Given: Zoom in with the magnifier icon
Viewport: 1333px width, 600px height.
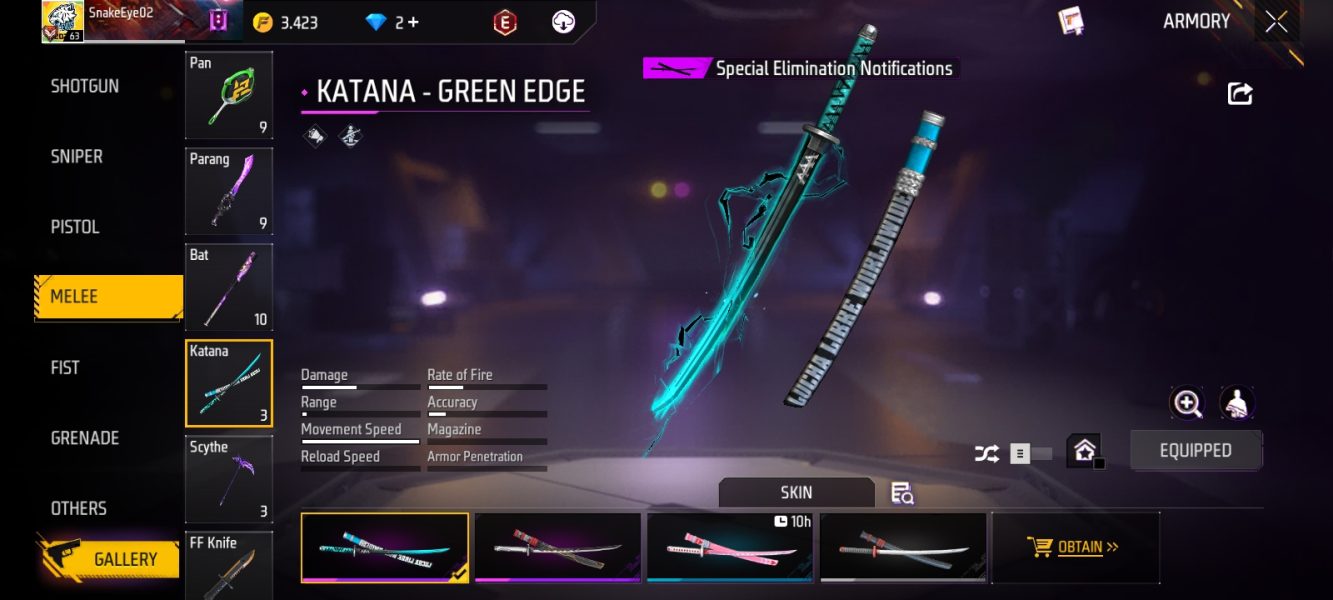Looking at the screenshot, I should [x=1187, y=403].
